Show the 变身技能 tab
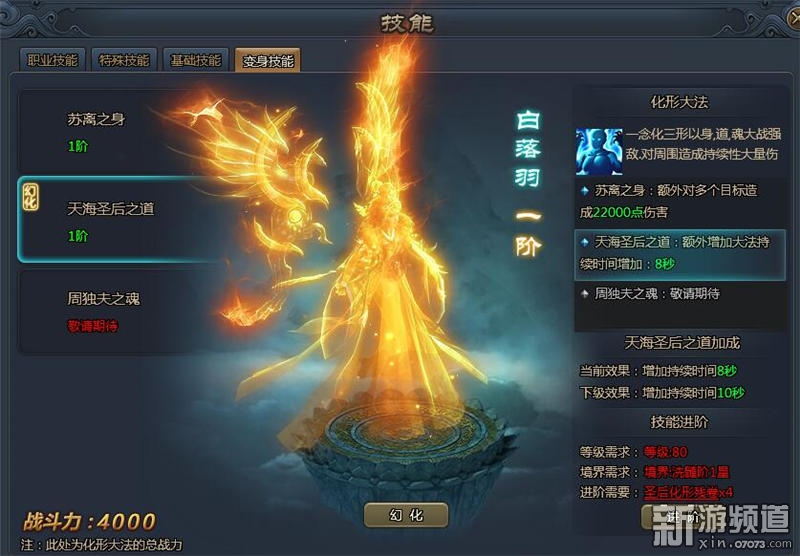This screenshot has height=556, width=800. pos(267,60)
